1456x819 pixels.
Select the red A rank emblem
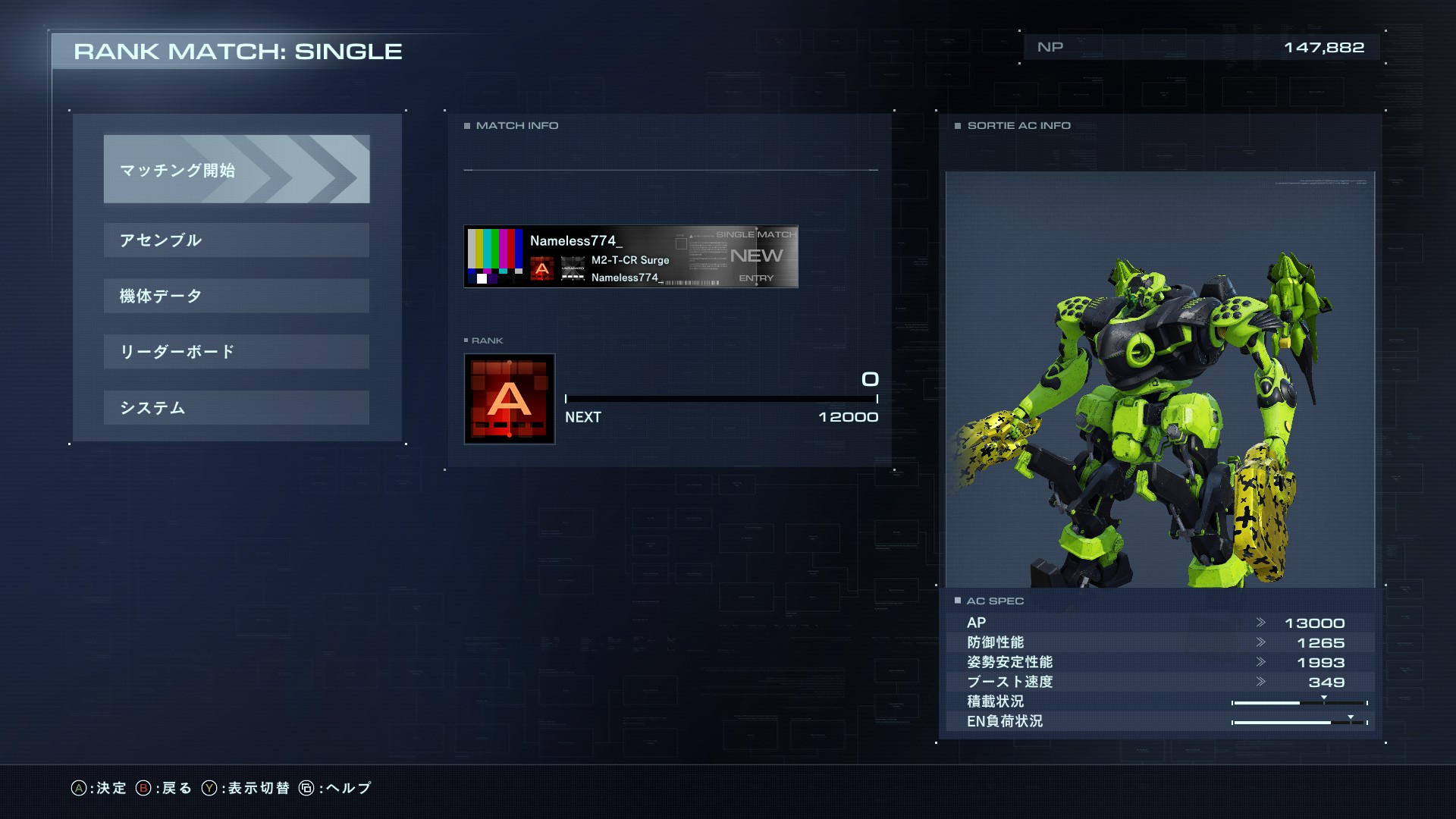pyautogui.click(x=510, y=399)
